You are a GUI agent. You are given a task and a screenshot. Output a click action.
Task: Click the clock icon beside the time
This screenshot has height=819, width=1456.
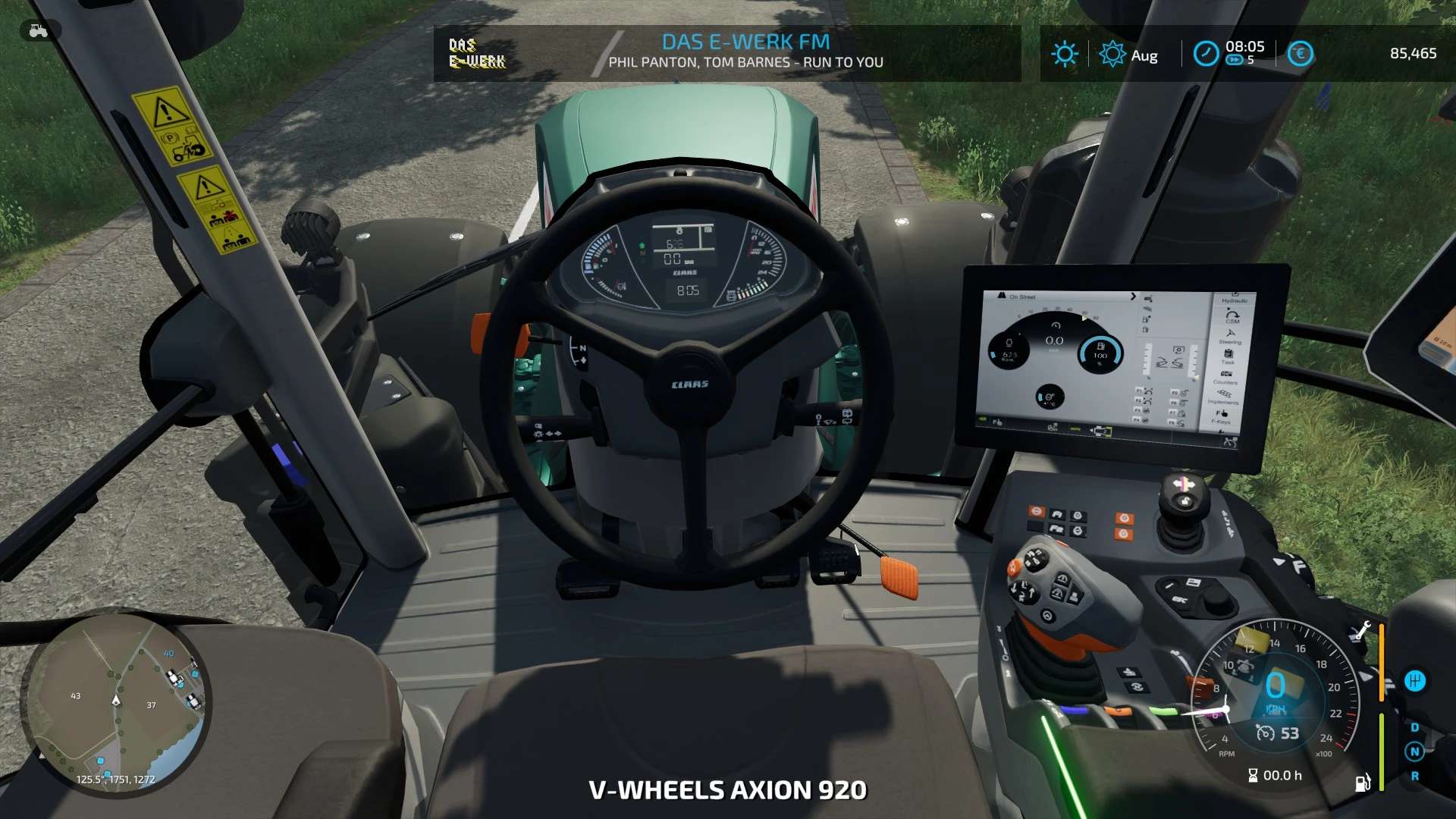pos(1206,53)
